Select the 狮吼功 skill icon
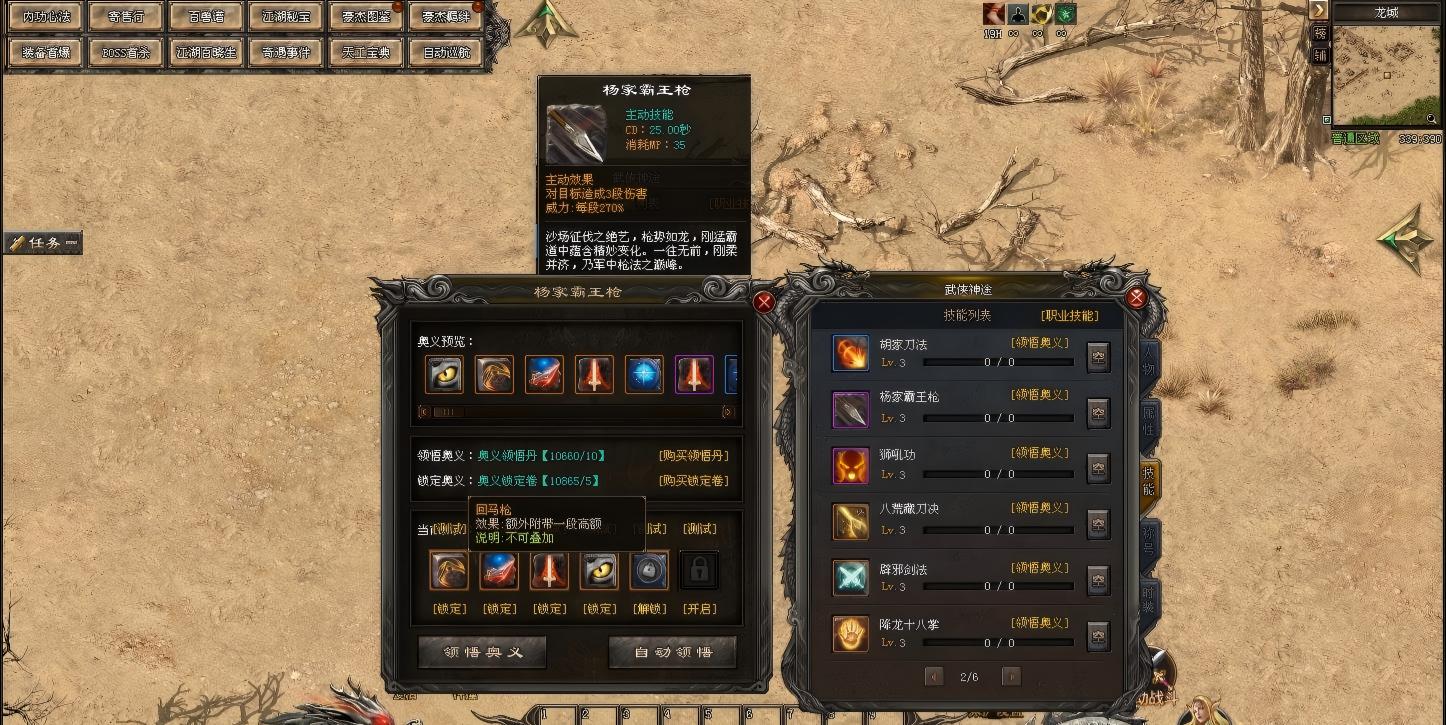 (851, 465)
